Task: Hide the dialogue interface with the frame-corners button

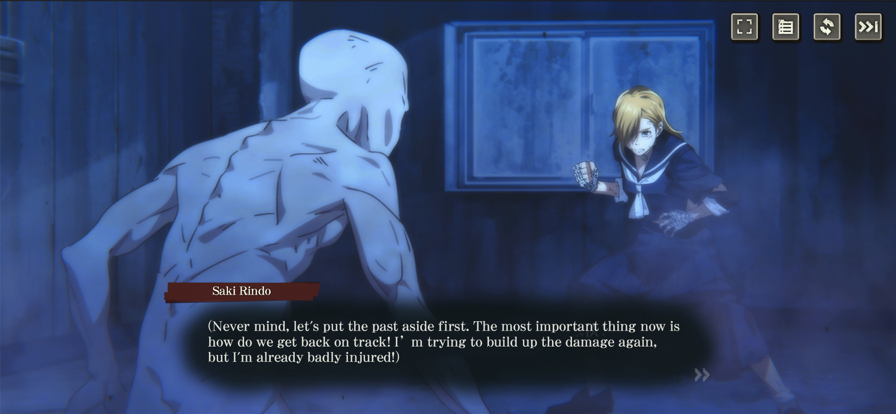Action: click(x=744, y=27)
